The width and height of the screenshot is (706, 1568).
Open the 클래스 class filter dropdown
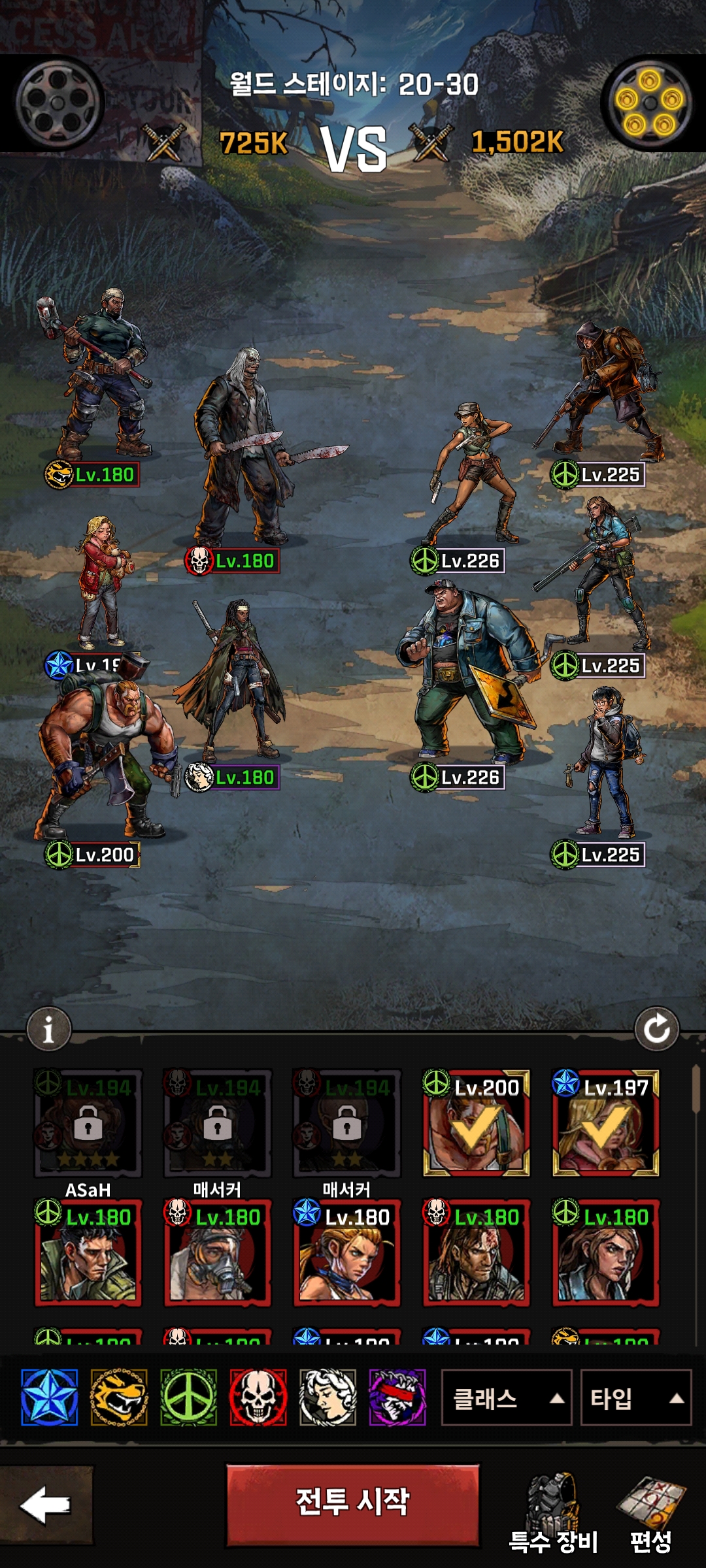tap(506, 1398)
